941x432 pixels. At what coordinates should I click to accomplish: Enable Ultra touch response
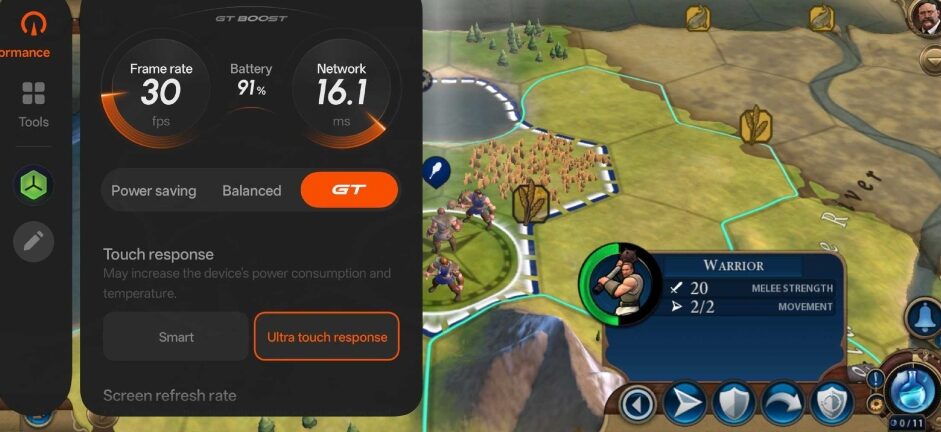coord(327,337)
